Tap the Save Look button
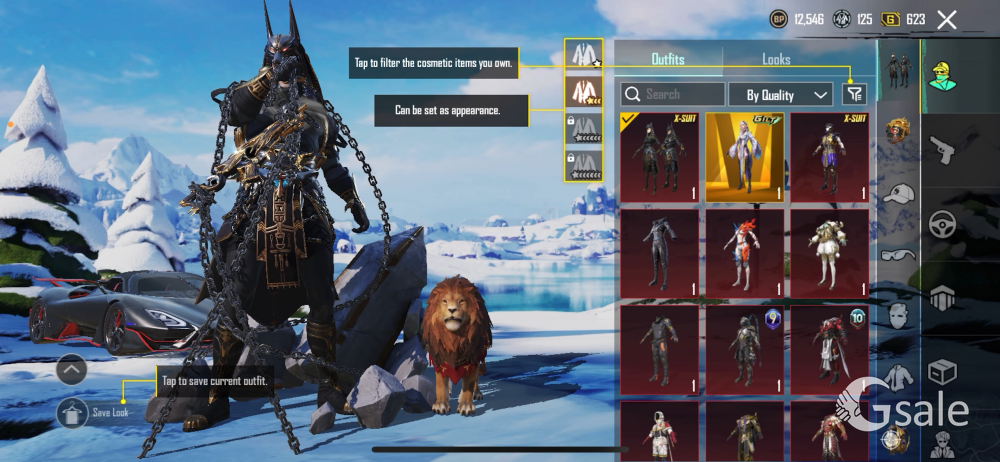Viewport: 1000px width, 462px height. [73, 412]
